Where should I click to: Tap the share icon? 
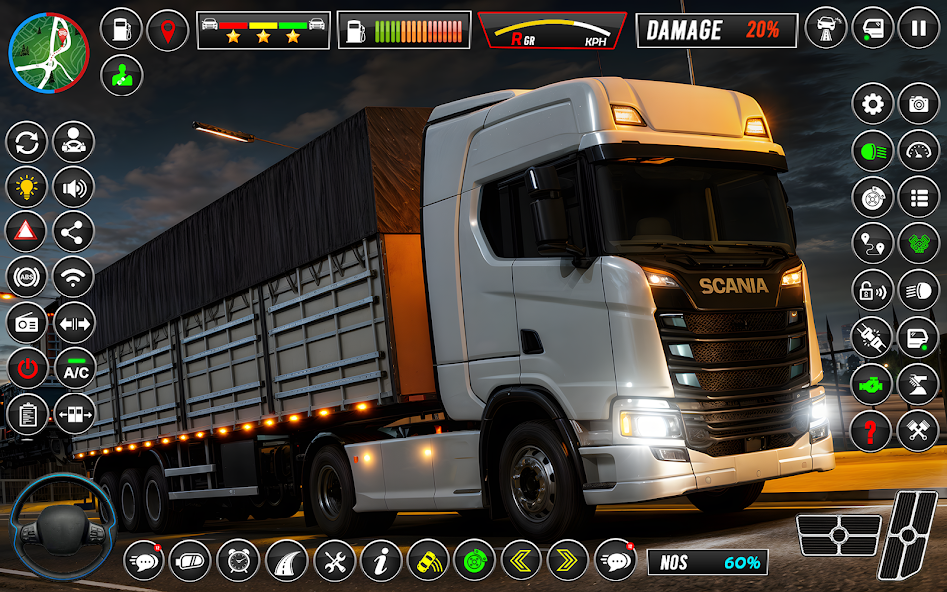click(74, 231)
